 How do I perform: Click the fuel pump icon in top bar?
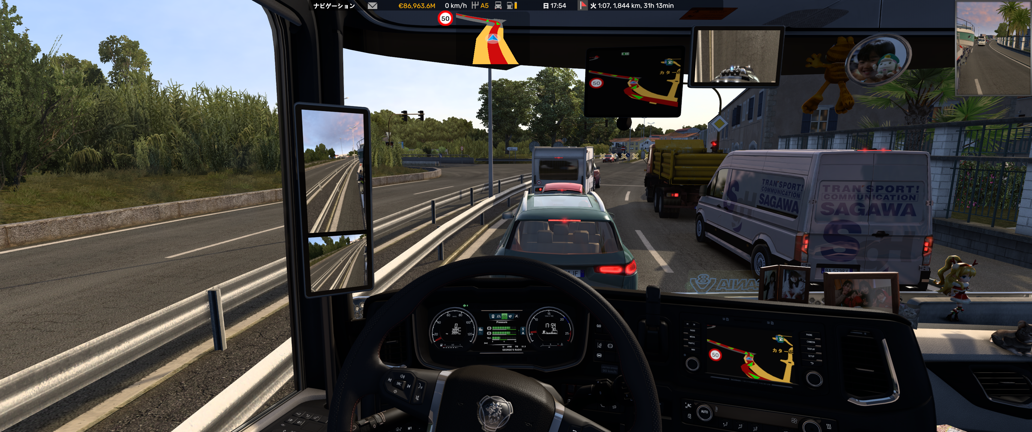coord(511,6)
